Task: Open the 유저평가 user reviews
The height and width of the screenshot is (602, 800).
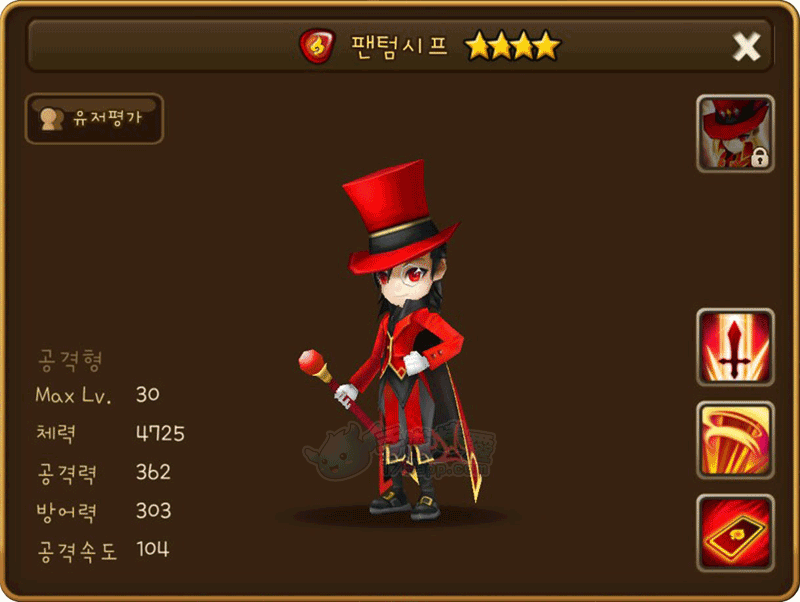Action: [x=94, y=119]
